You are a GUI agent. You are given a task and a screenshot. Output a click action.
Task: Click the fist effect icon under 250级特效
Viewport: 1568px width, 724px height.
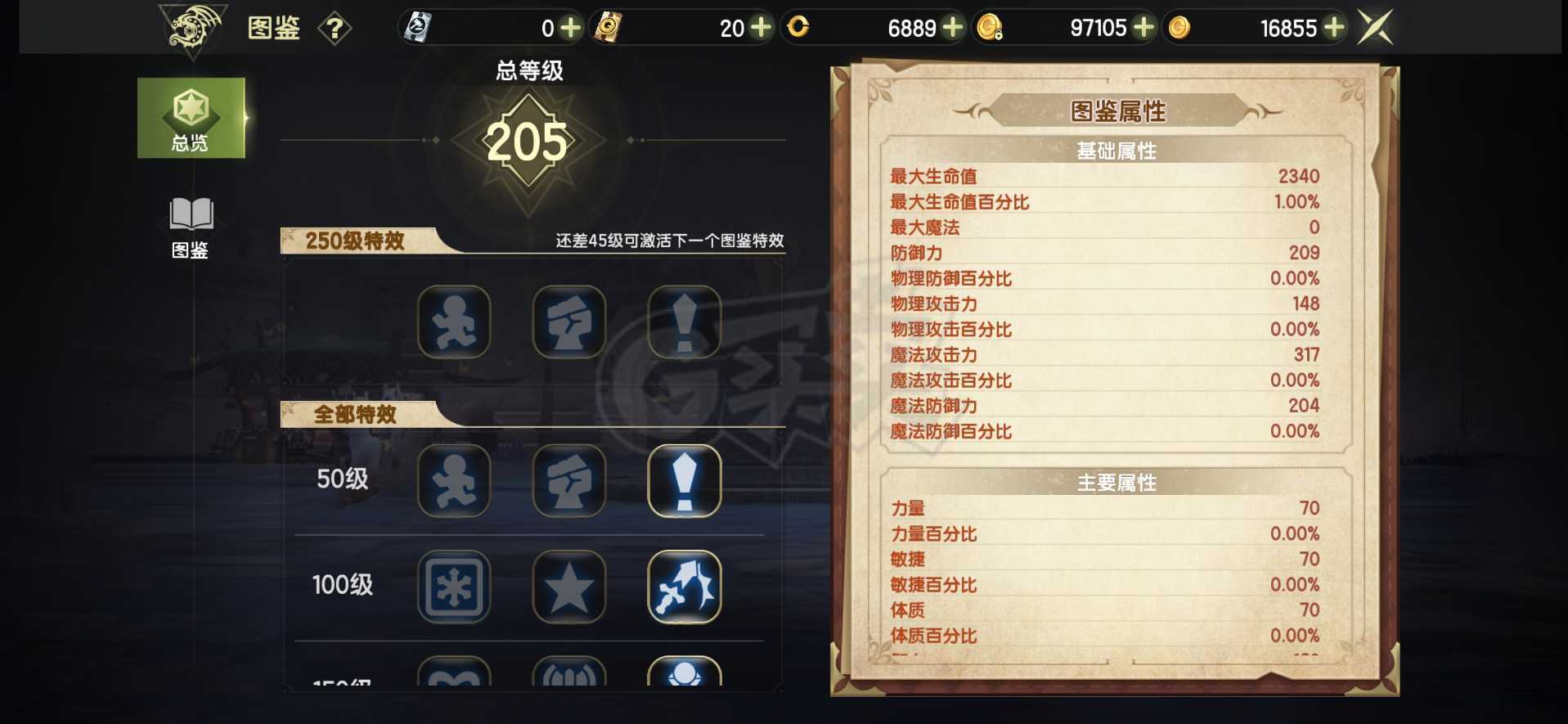[x=570, y=322]
